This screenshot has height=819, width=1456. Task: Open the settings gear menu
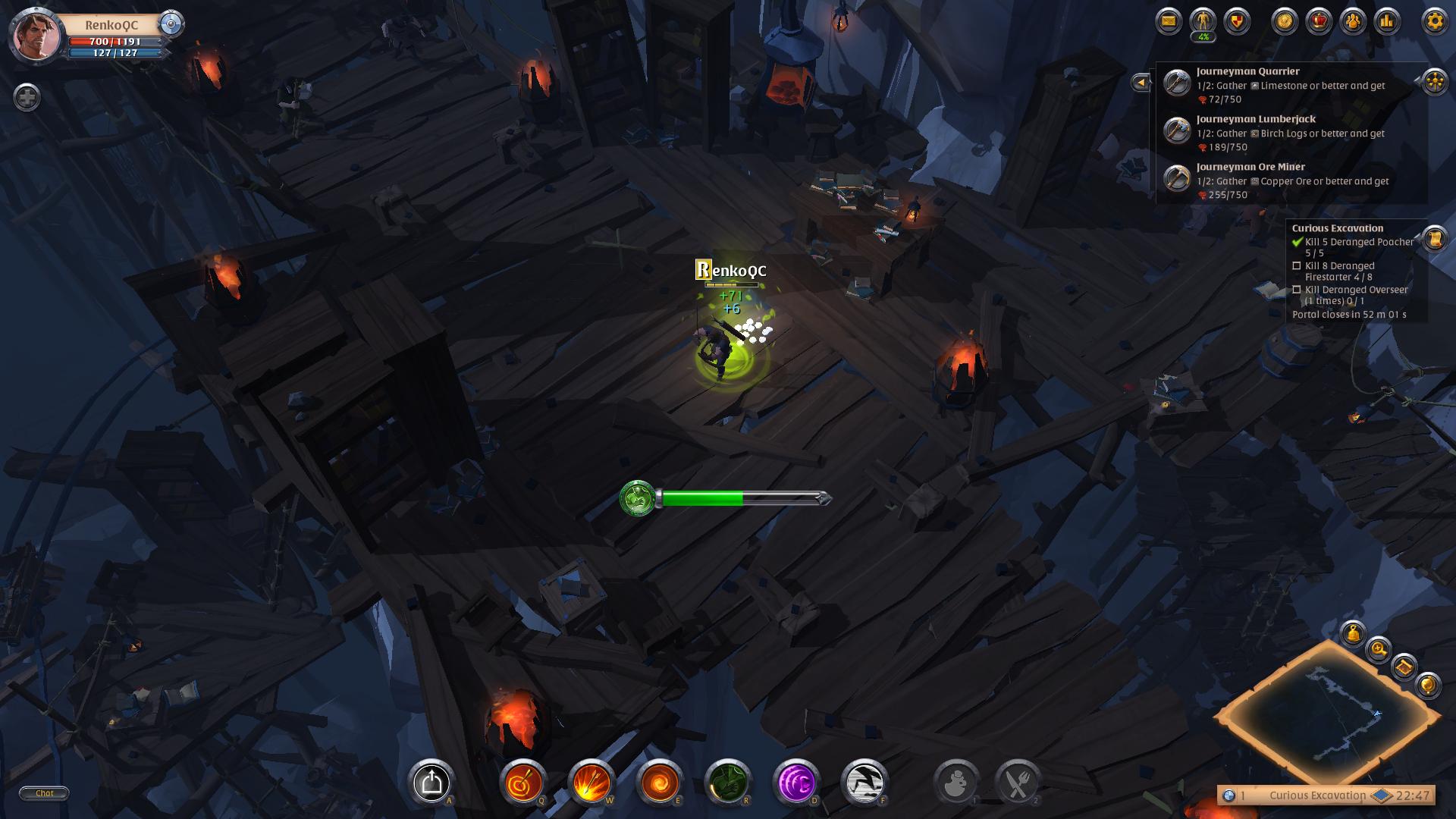click(x=1434, y=21)
